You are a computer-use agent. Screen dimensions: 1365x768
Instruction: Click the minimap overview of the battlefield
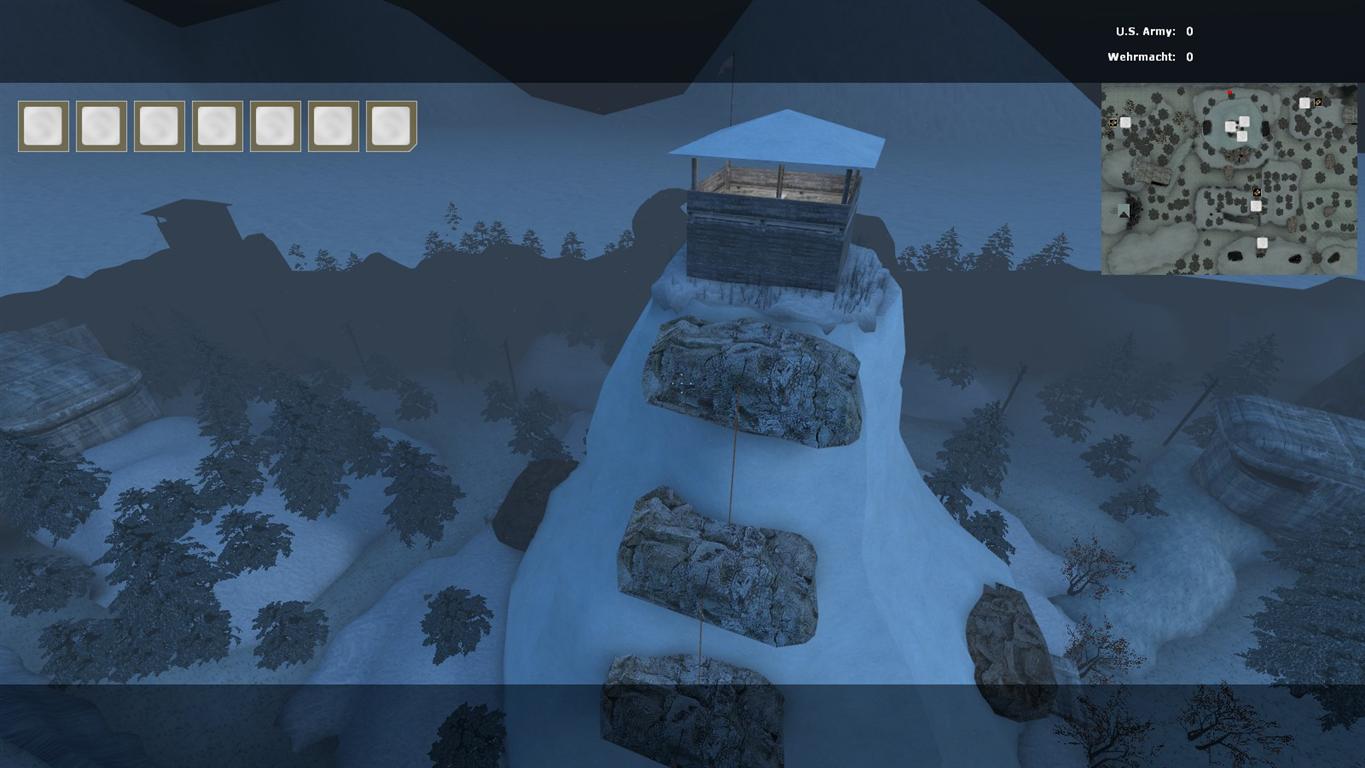click(x=1229, y=179)
